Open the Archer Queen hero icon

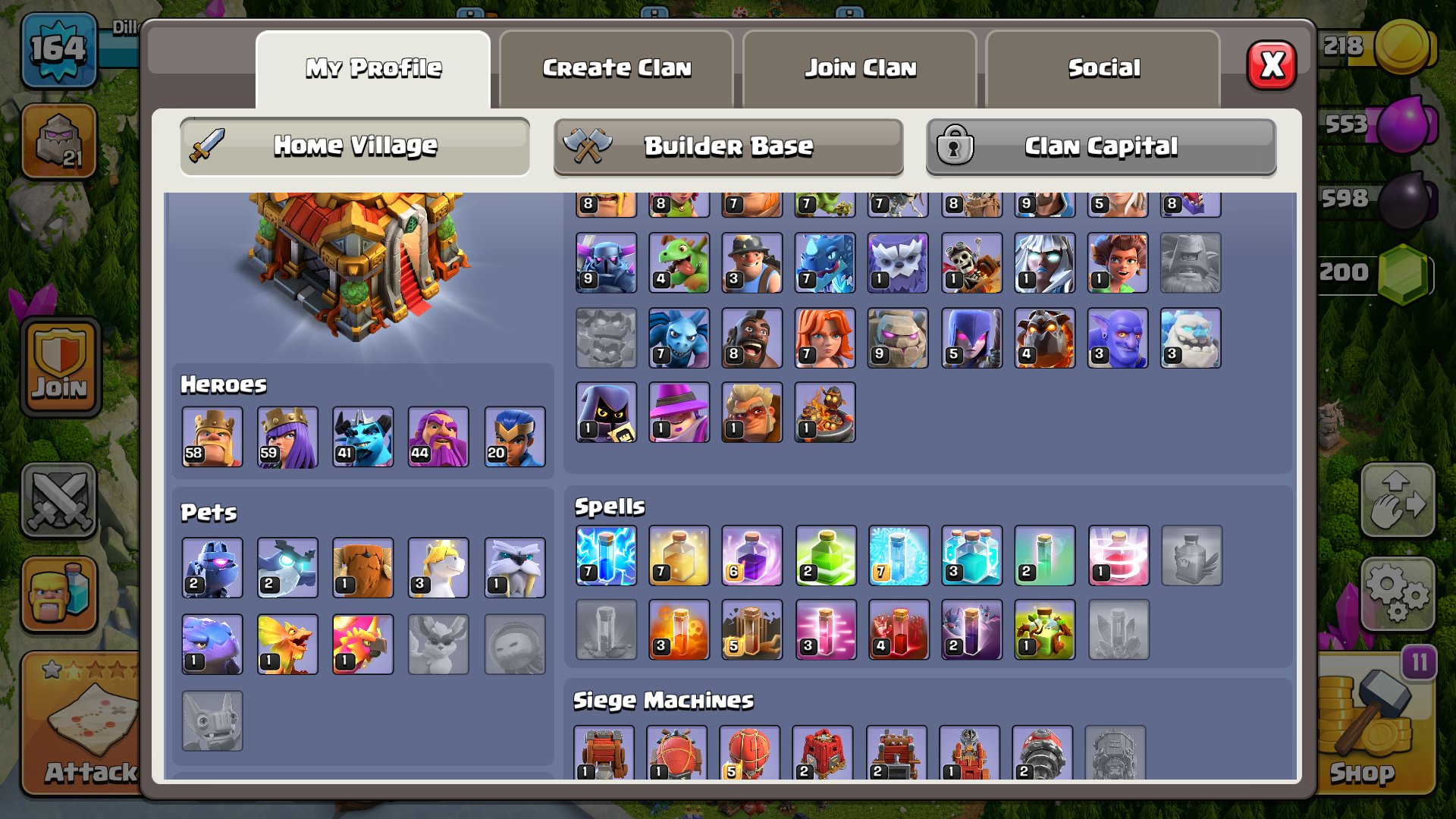point(287,438)
